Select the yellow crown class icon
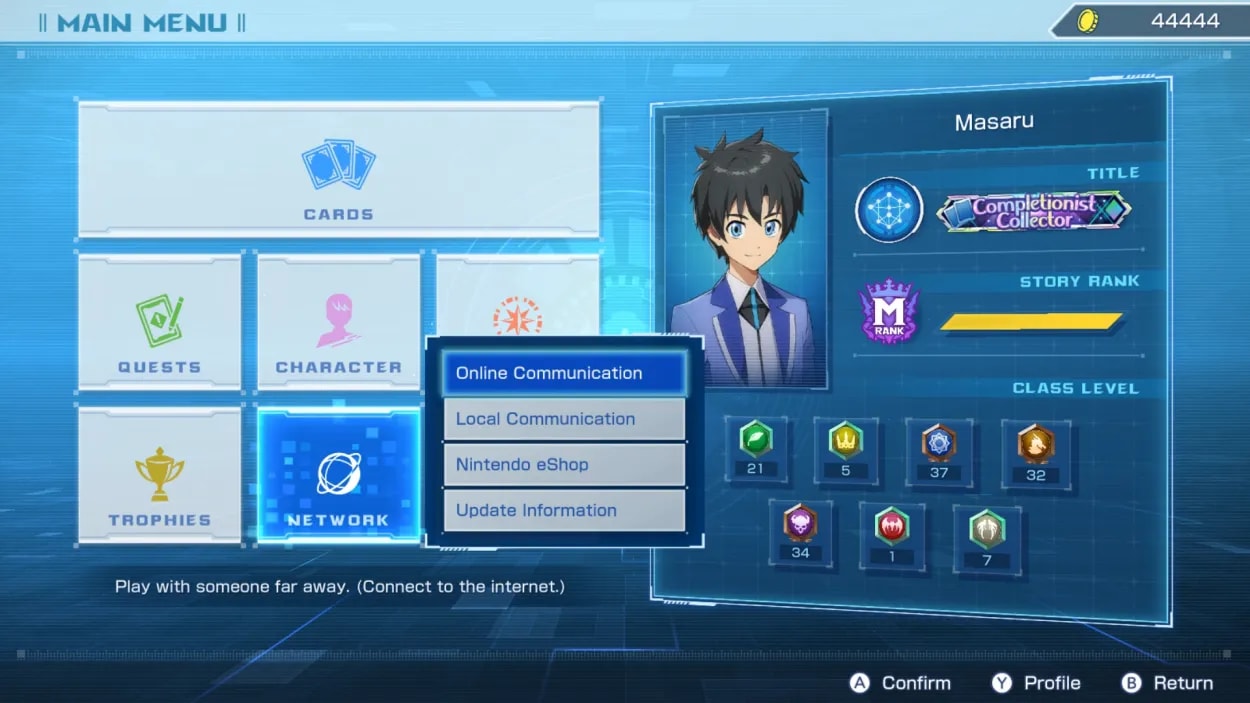Image resolution: width=1250 pixels, height=703 pixels. pyautogui.click(x=846, y=440)
